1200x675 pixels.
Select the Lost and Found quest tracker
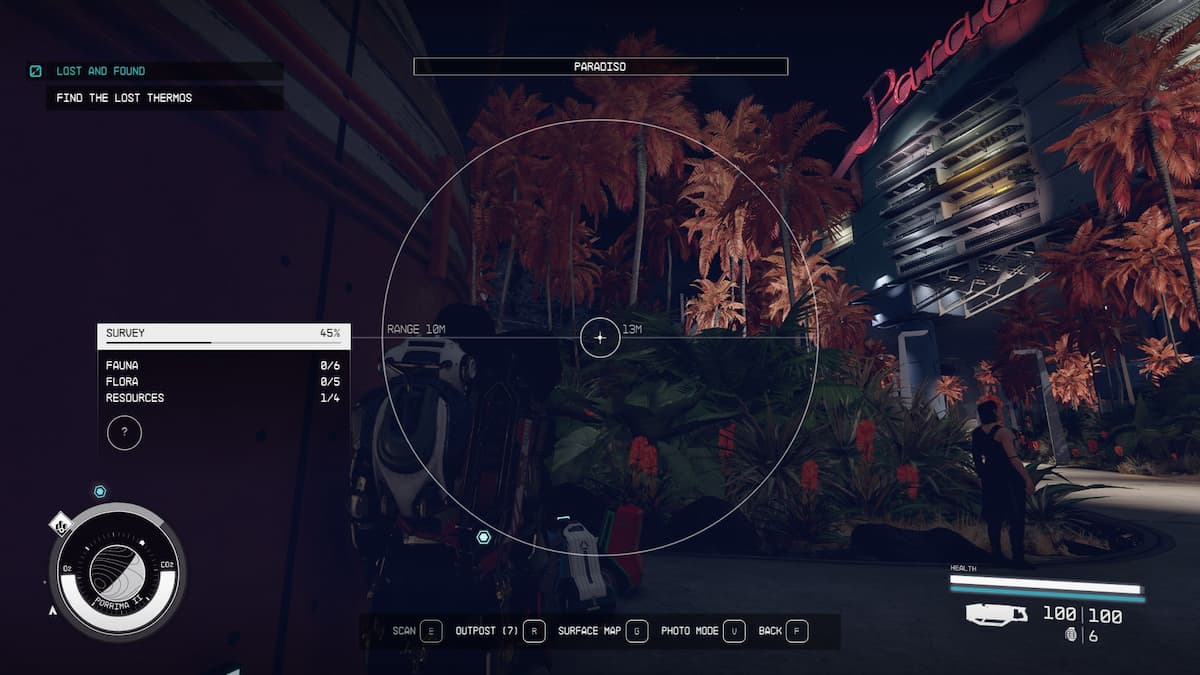click(100, 71)
